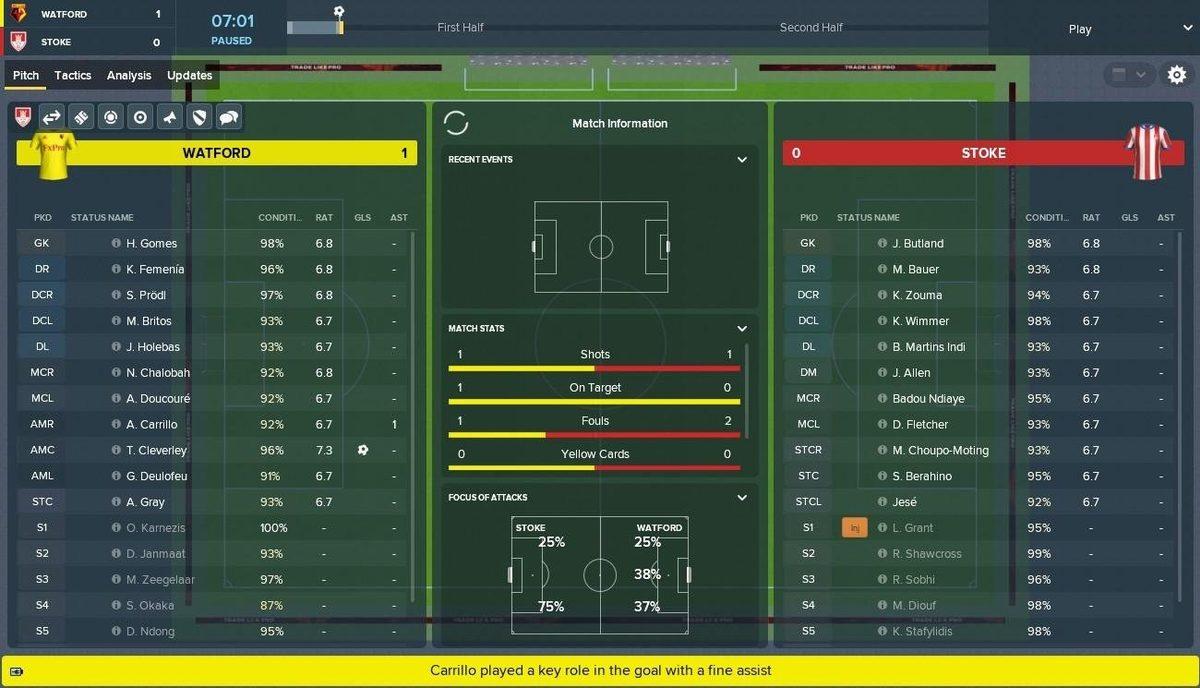Open match settings gear icon
The width and height of the screenshot is (1200, 688).
[x=1177, y=75]
